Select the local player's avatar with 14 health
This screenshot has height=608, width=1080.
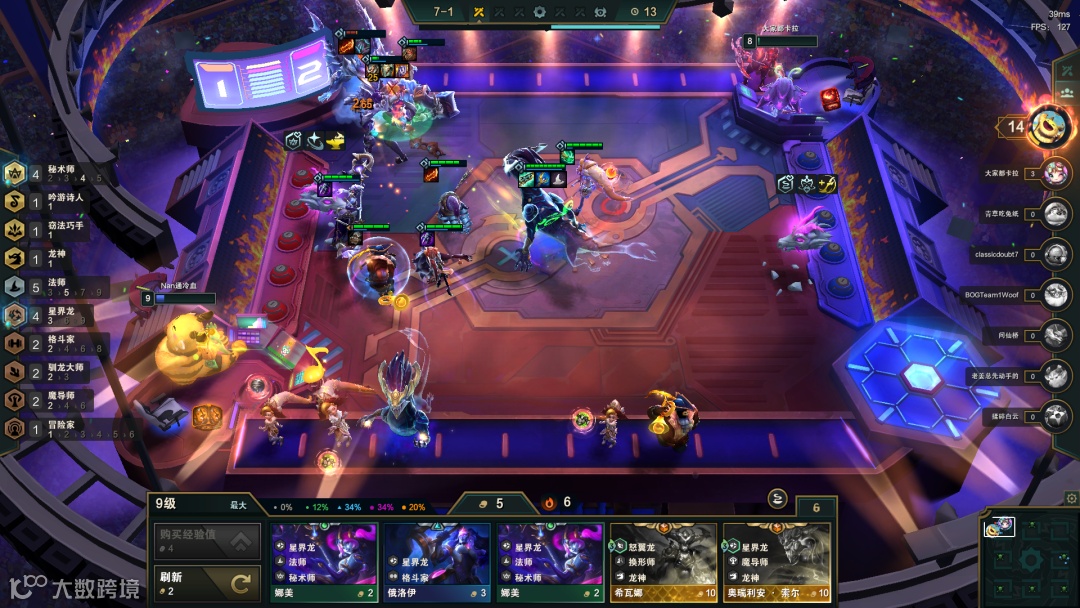[1049, 126]
